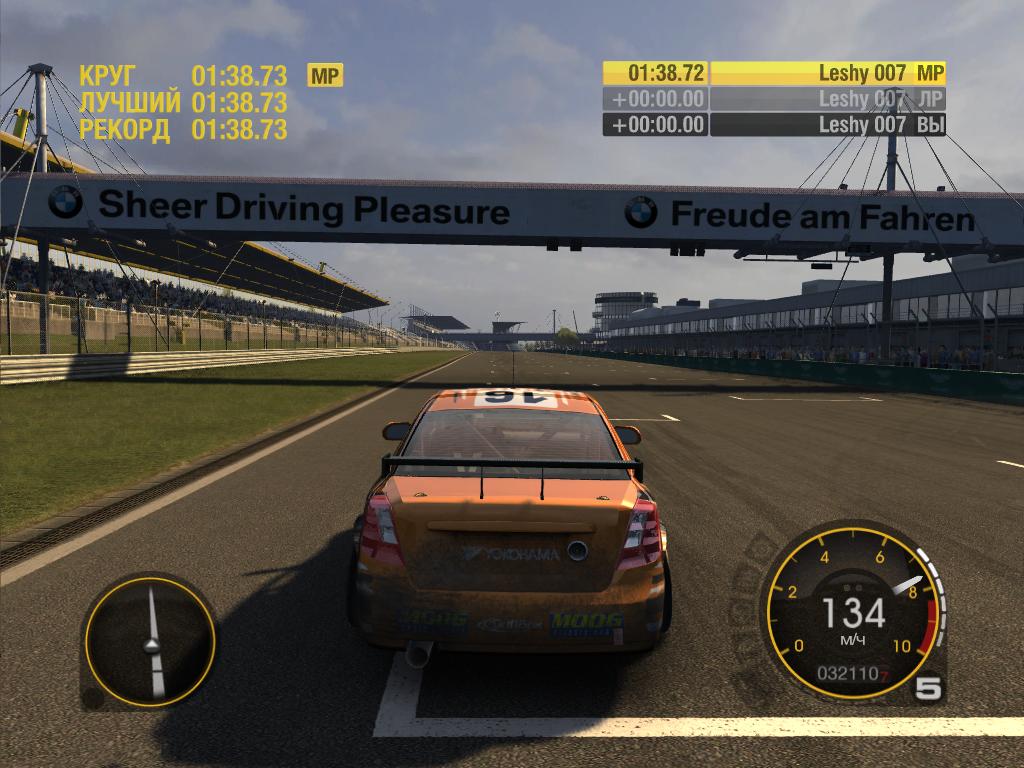Select the yellow Leshy 007 МР leaderboard row

(x=774, y=73)
